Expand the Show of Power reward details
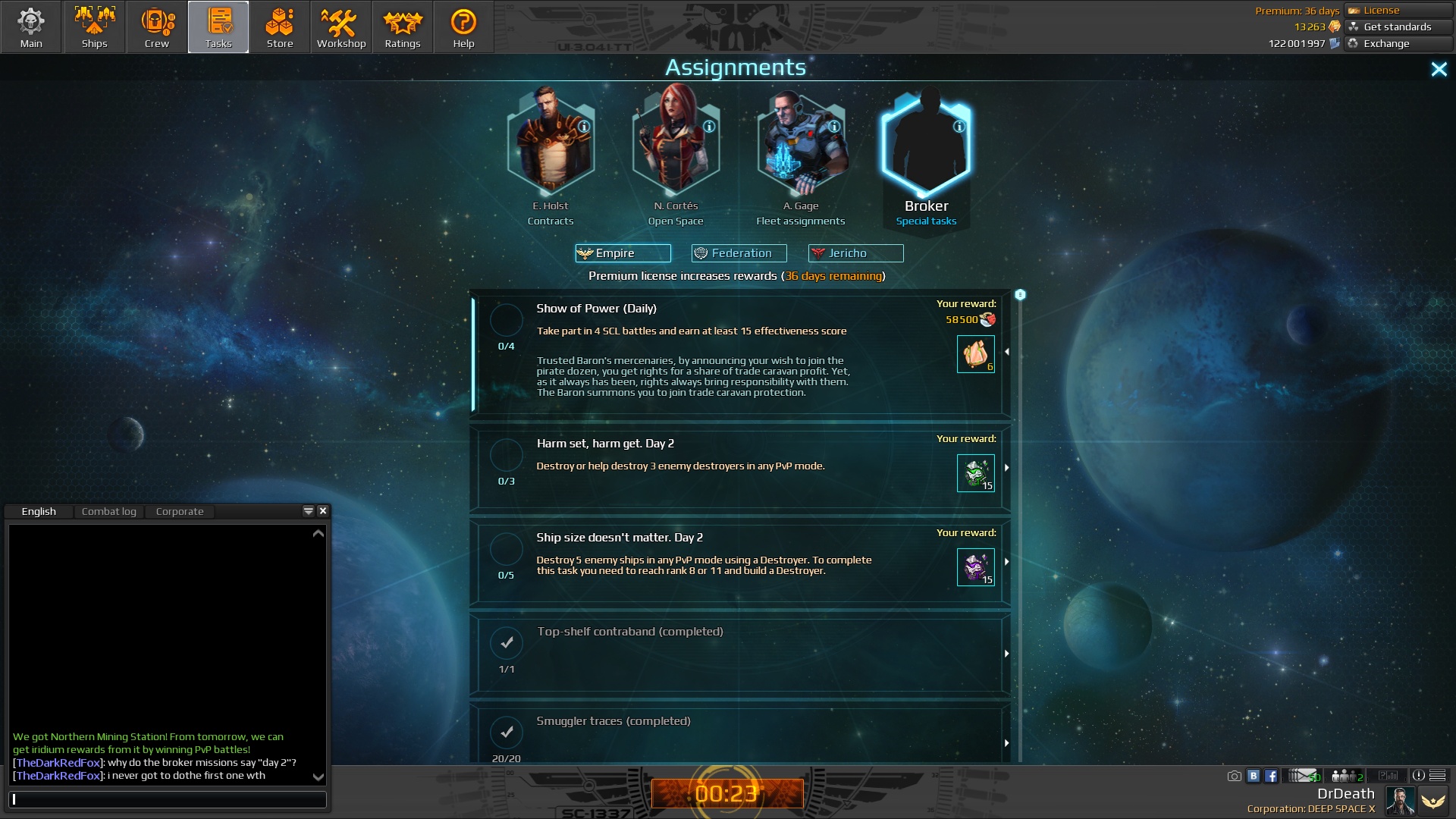 click(1006, 351)
